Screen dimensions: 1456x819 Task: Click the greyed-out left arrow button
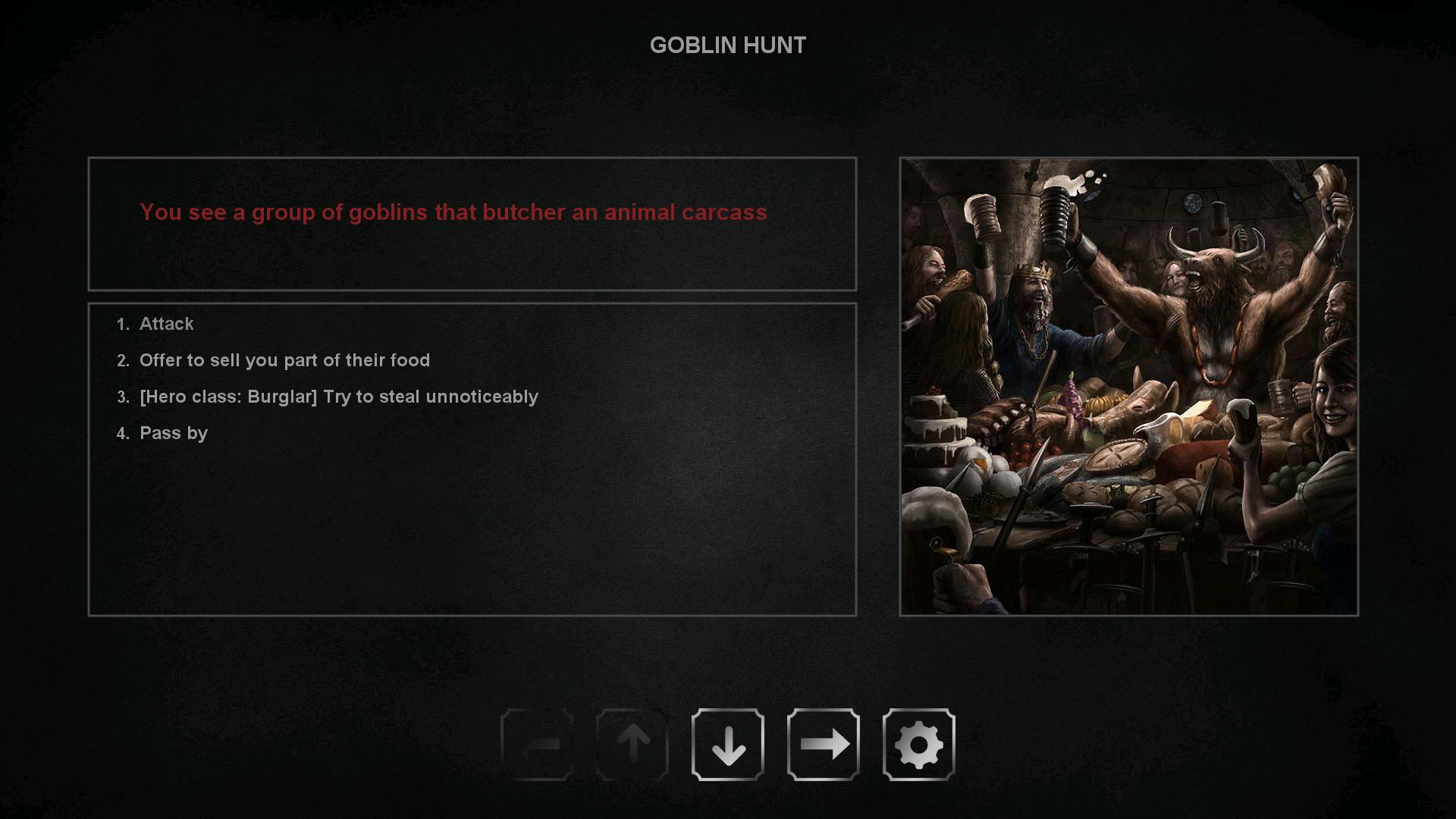pos(537,745)
